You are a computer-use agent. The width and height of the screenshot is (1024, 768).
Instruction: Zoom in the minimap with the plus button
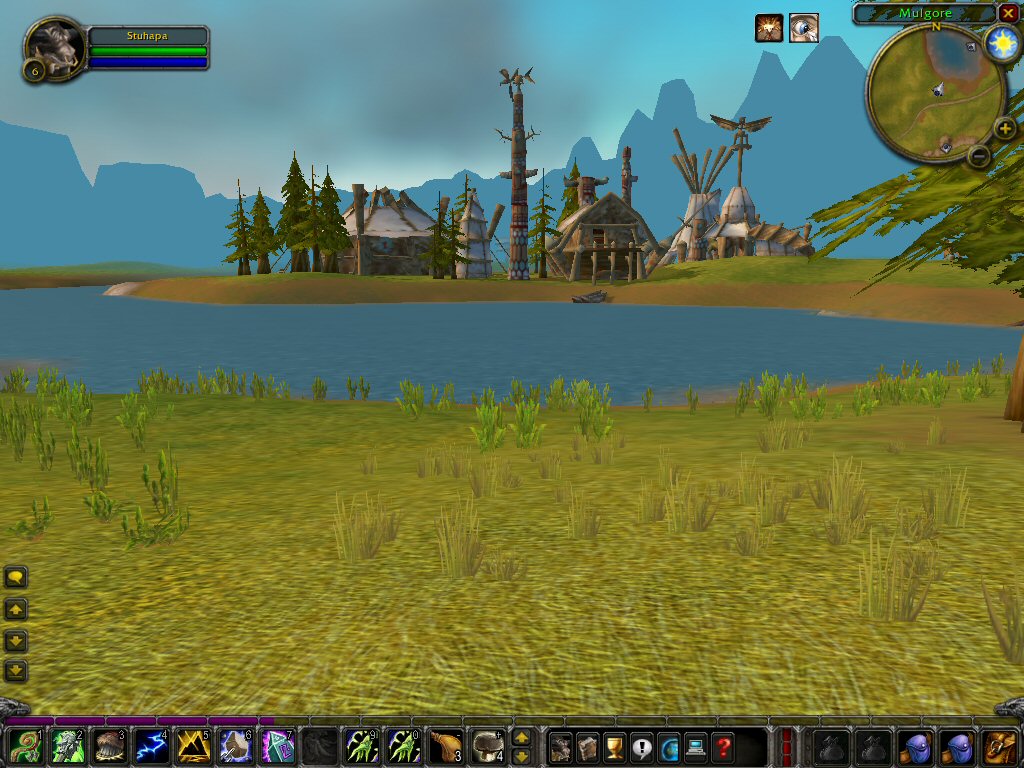tap(1005, 129)
